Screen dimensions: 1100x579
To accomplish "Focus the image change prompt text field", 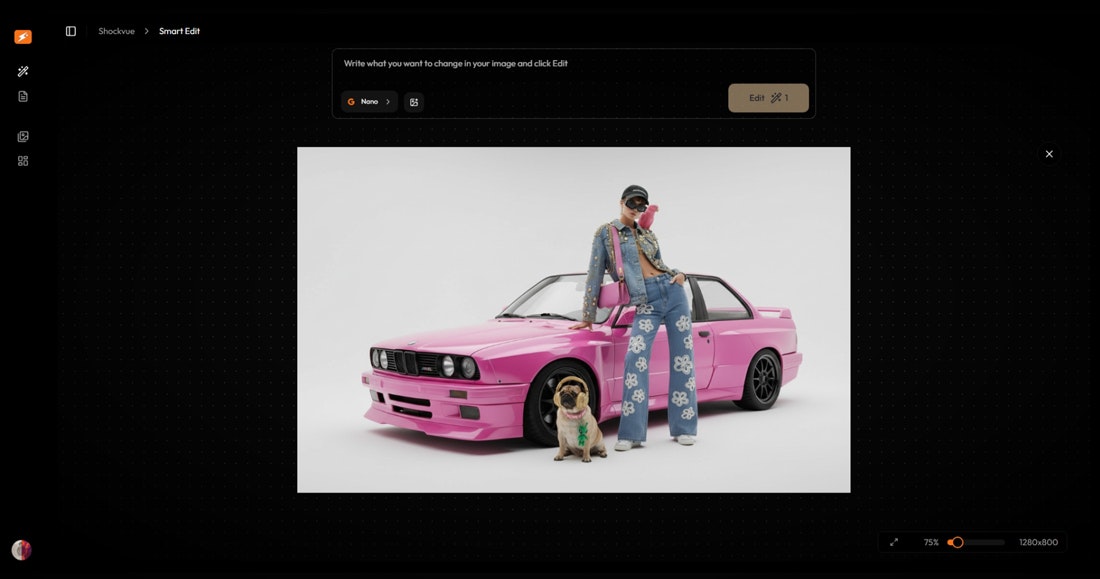I will (x=573, y=64).
